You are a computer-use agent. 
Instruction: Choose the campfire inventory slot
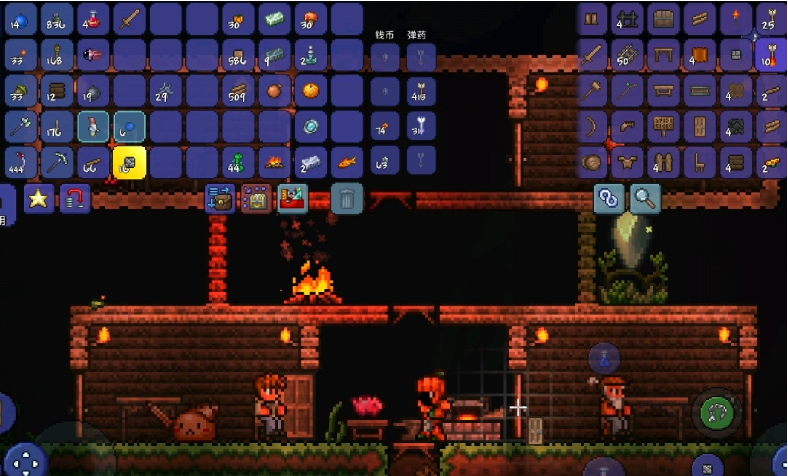pyautogui.click(x=275, y=162)
